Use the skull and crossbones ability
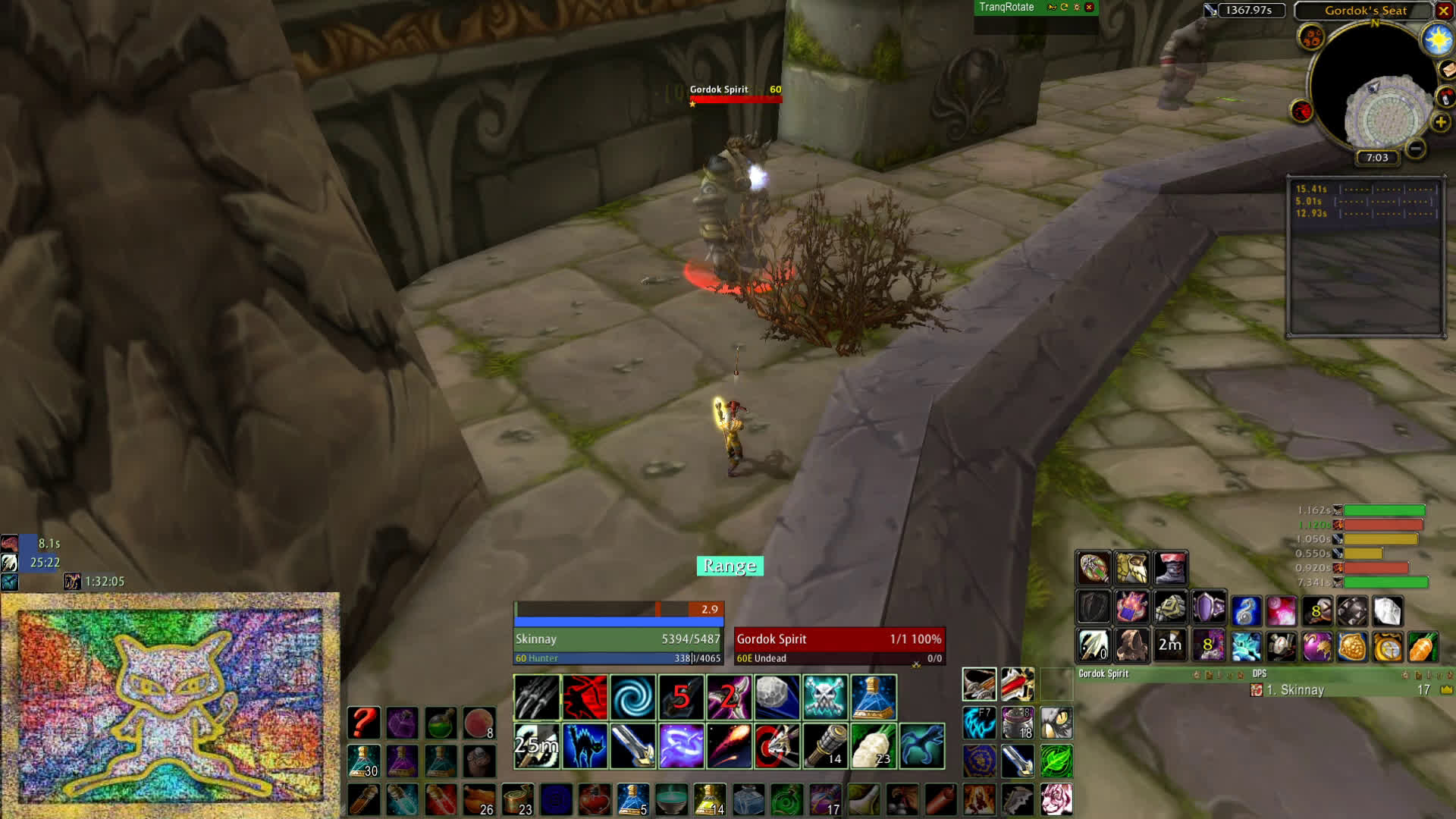Image resolution: width=1456 pixels, height=819 pixels. [x=825, y=697]
